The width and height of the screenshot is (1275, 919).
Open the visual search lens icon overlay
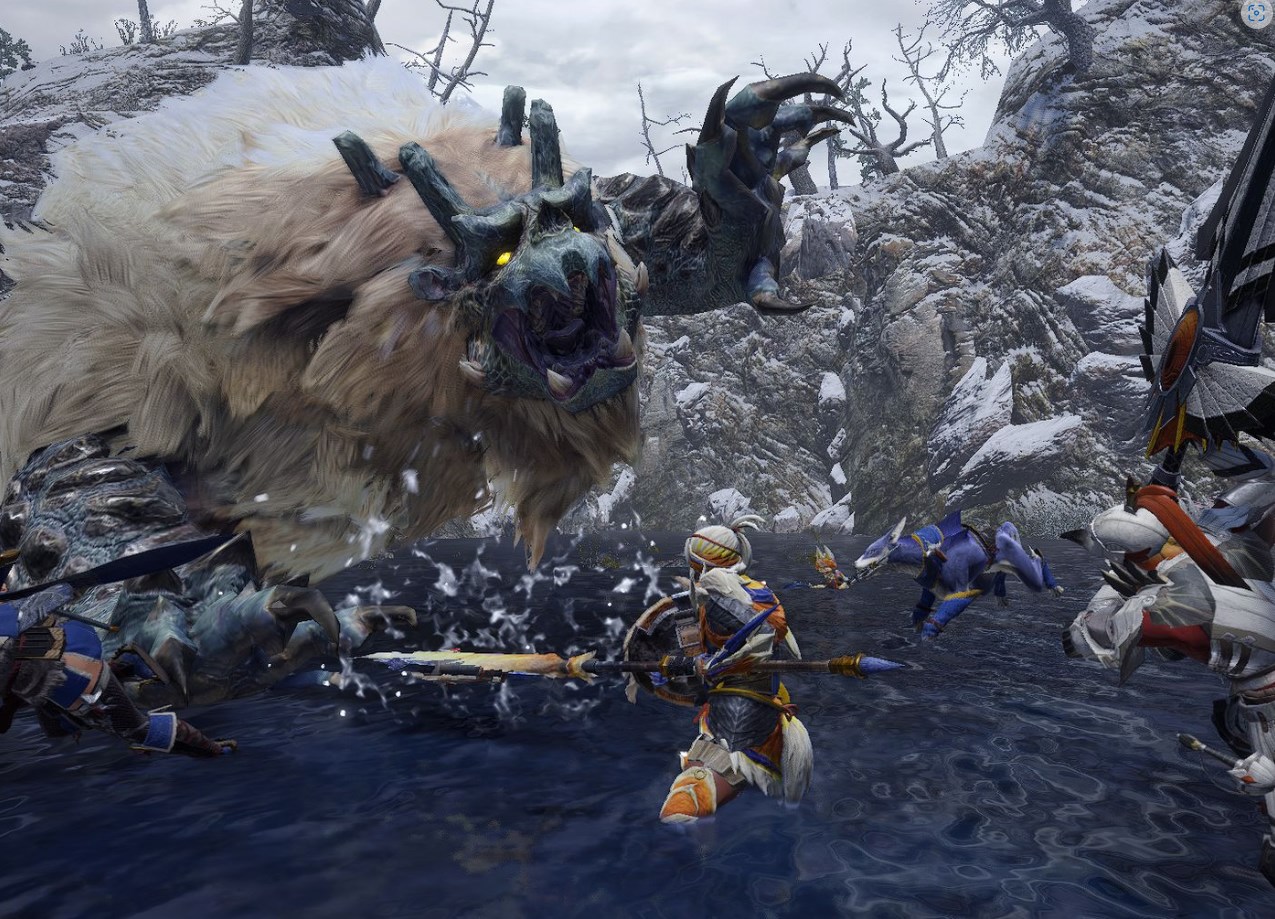click(1256, 13)
